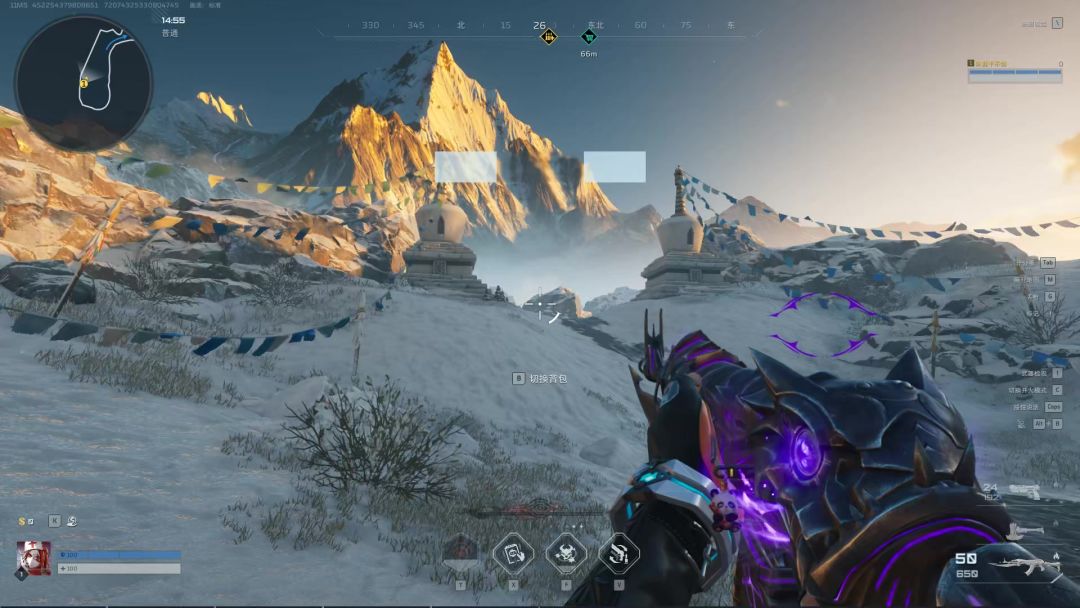This screenshot has height=608, width=1080.
Task: Select the squad member status panel
Action: click(x=1014, y=70)
